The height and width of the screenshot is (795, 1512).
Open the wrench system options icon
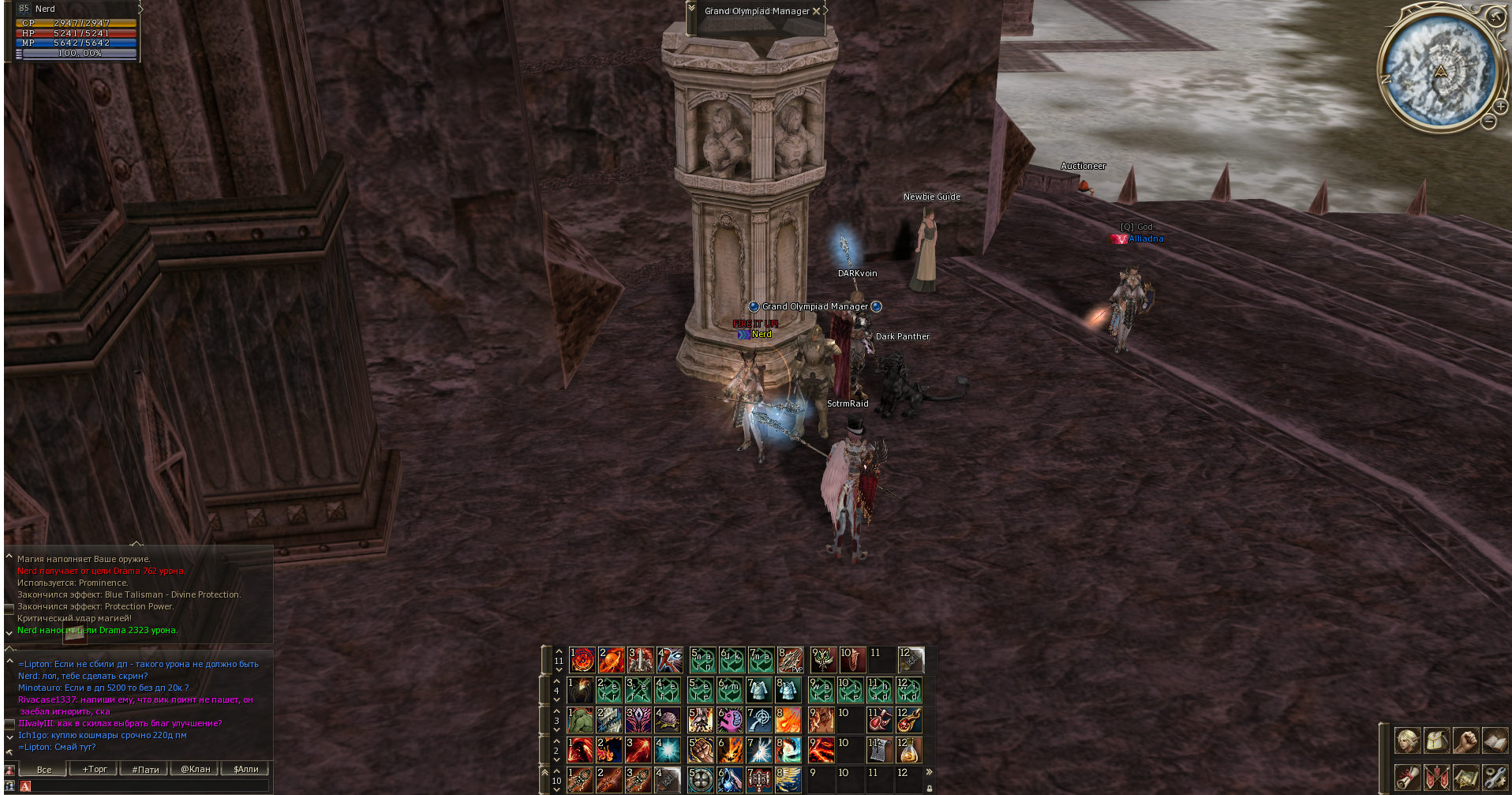[x=1495, y=778]
